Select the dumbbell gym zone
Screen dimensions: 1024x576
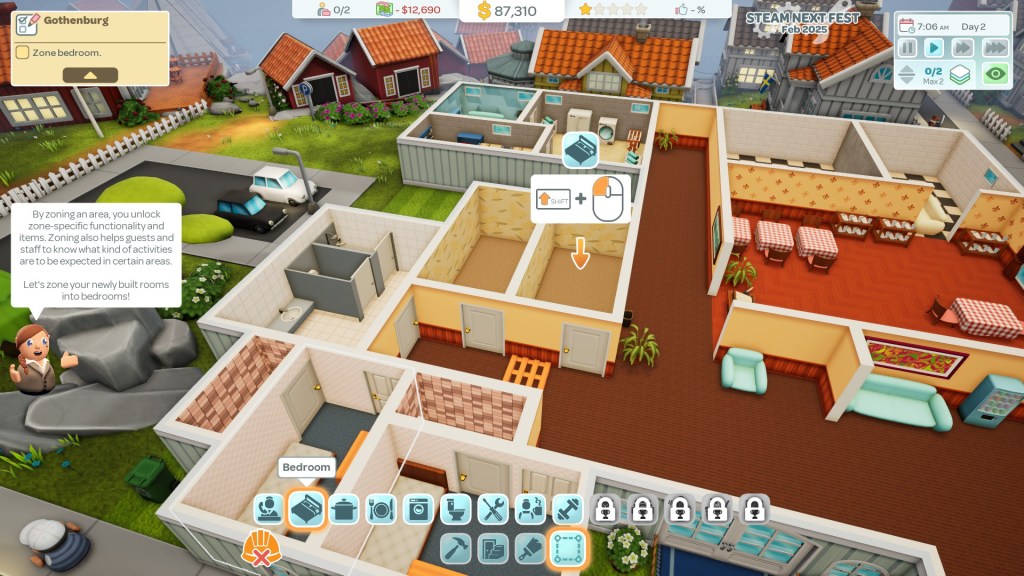(567, 509)
